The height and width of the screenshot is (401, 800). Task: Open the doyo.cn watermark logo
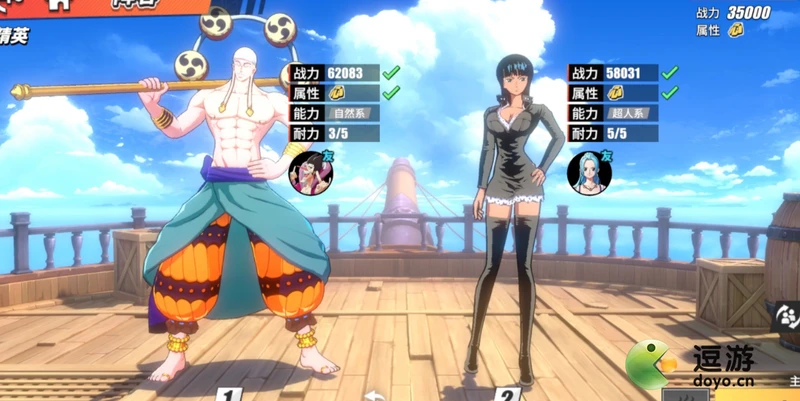click(x=688, y=363)
